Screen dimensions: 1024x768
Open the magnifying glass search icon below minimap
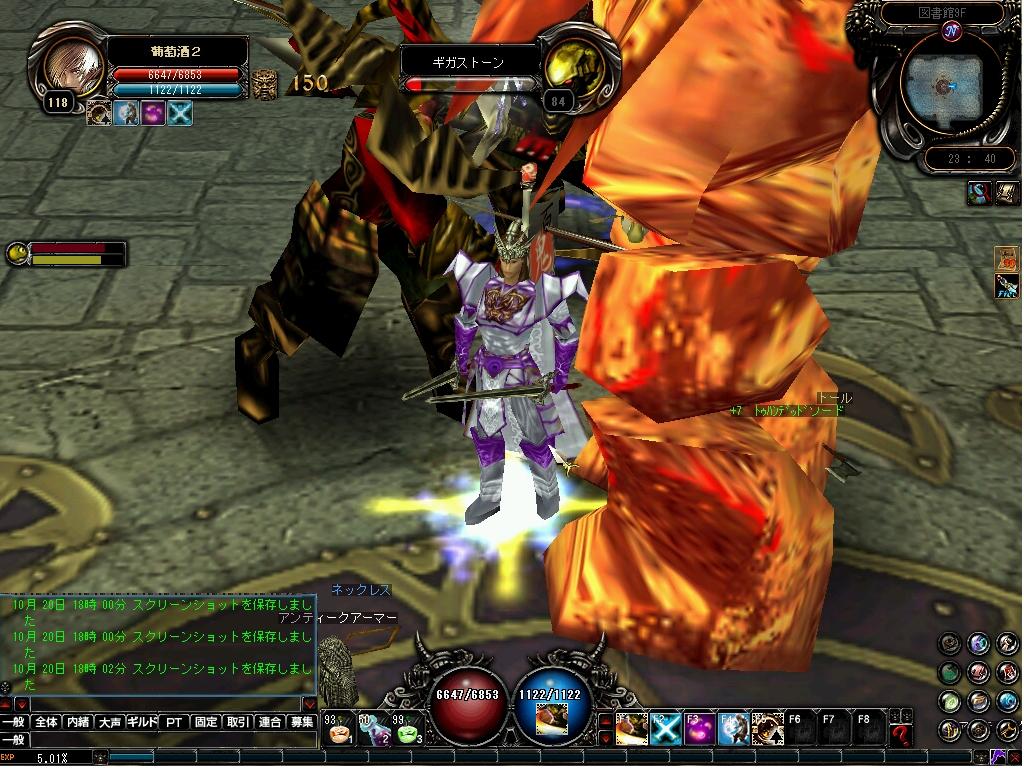(x=979, y=193)
